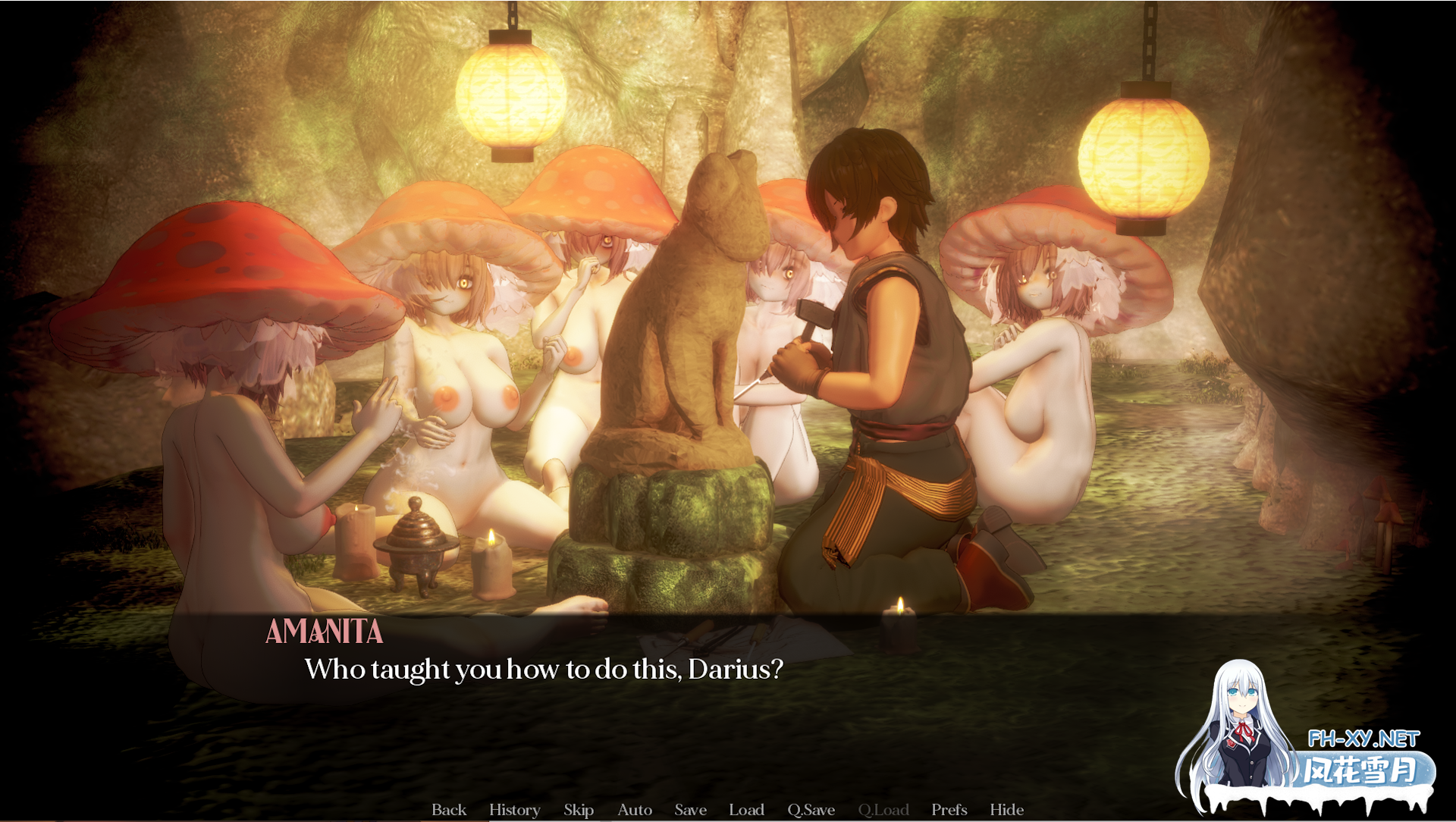
Task: Enable Skip mode
Action: coord(579,810)
